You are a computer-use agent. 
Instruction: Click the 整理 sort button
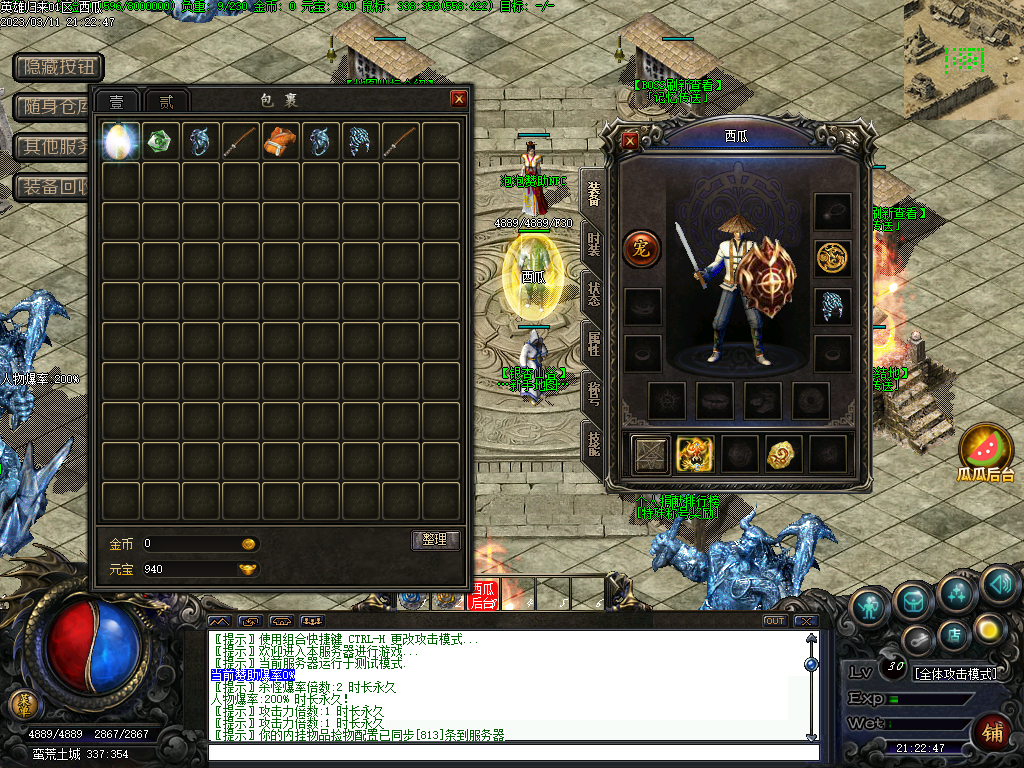(x=435, y=540)
